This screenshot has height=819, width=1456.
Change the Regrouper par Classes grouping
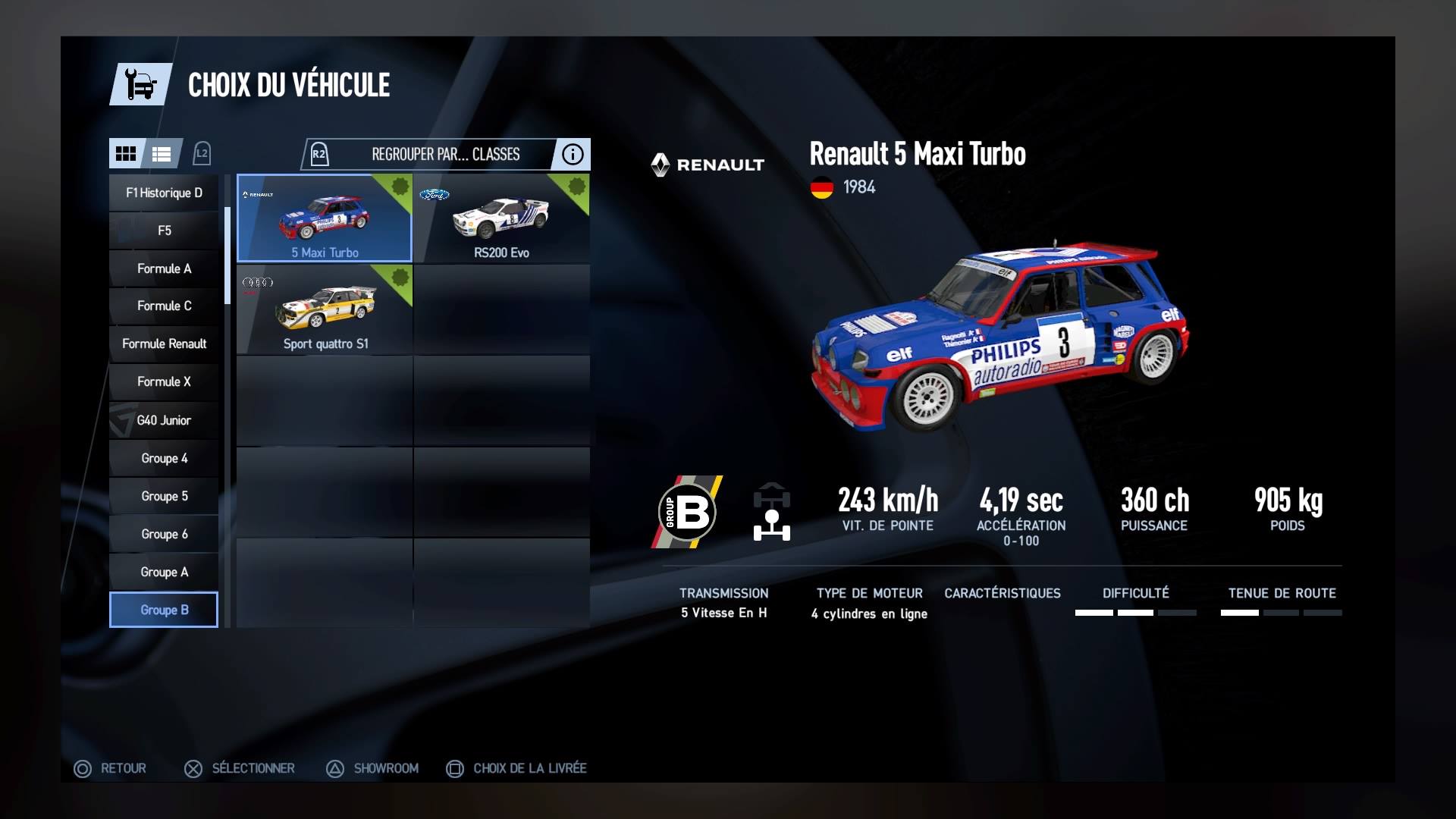coord(445,154)
